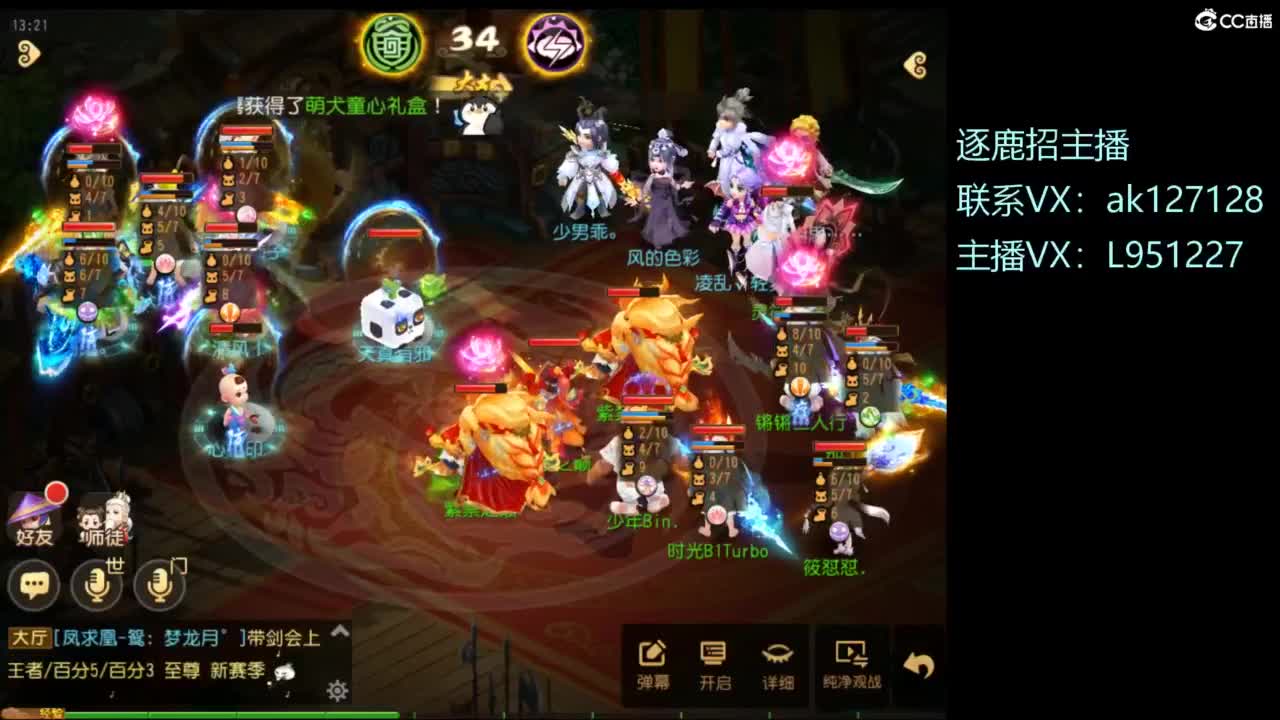1280x720 pixels.
Task: Open the 弹幕 danmaku pen icon
Action: click(x=651, y=655)
